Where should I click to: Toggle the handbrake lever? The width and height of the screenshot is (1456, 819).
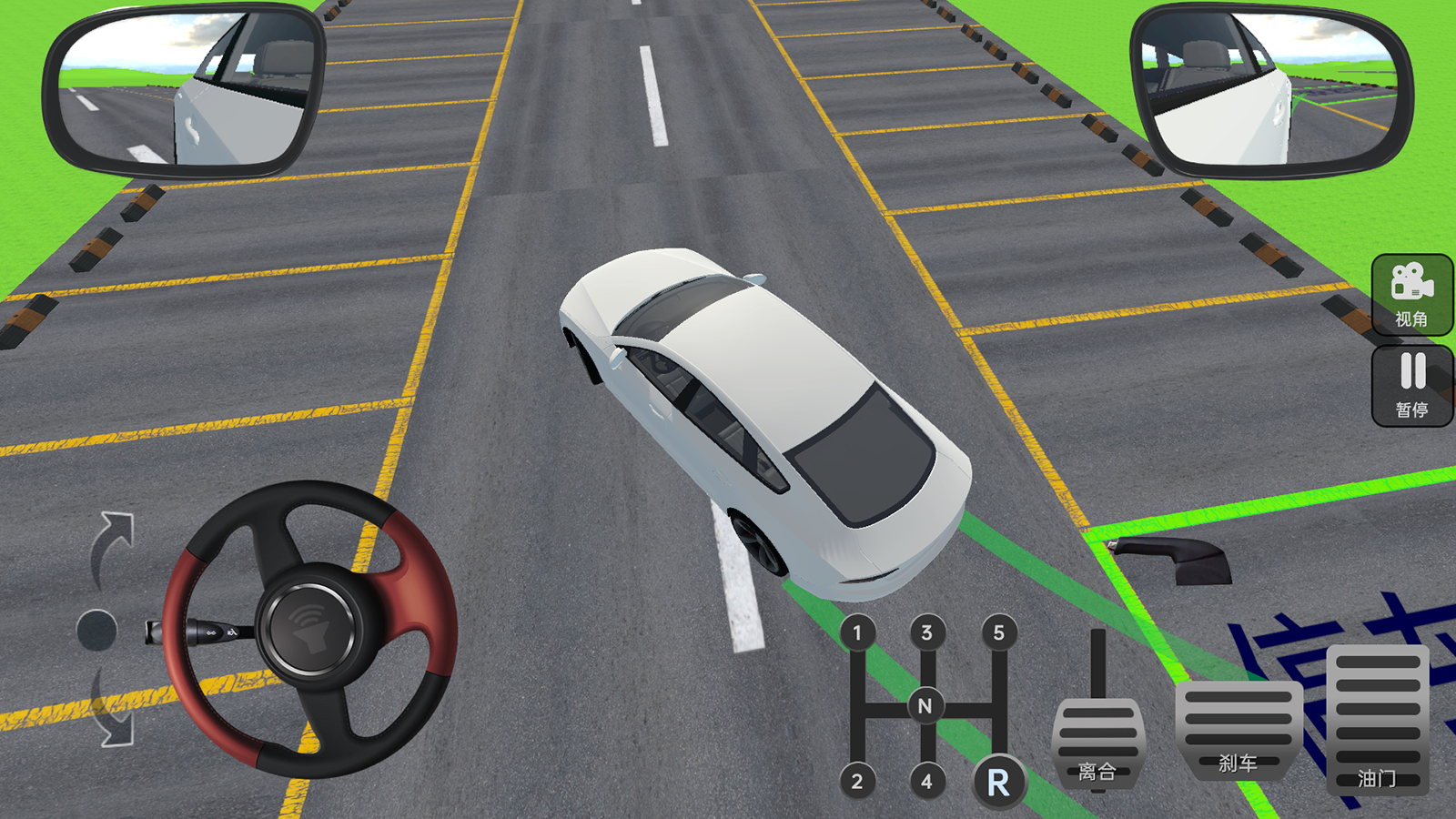pyautogui.click(x=1174, y=557)
